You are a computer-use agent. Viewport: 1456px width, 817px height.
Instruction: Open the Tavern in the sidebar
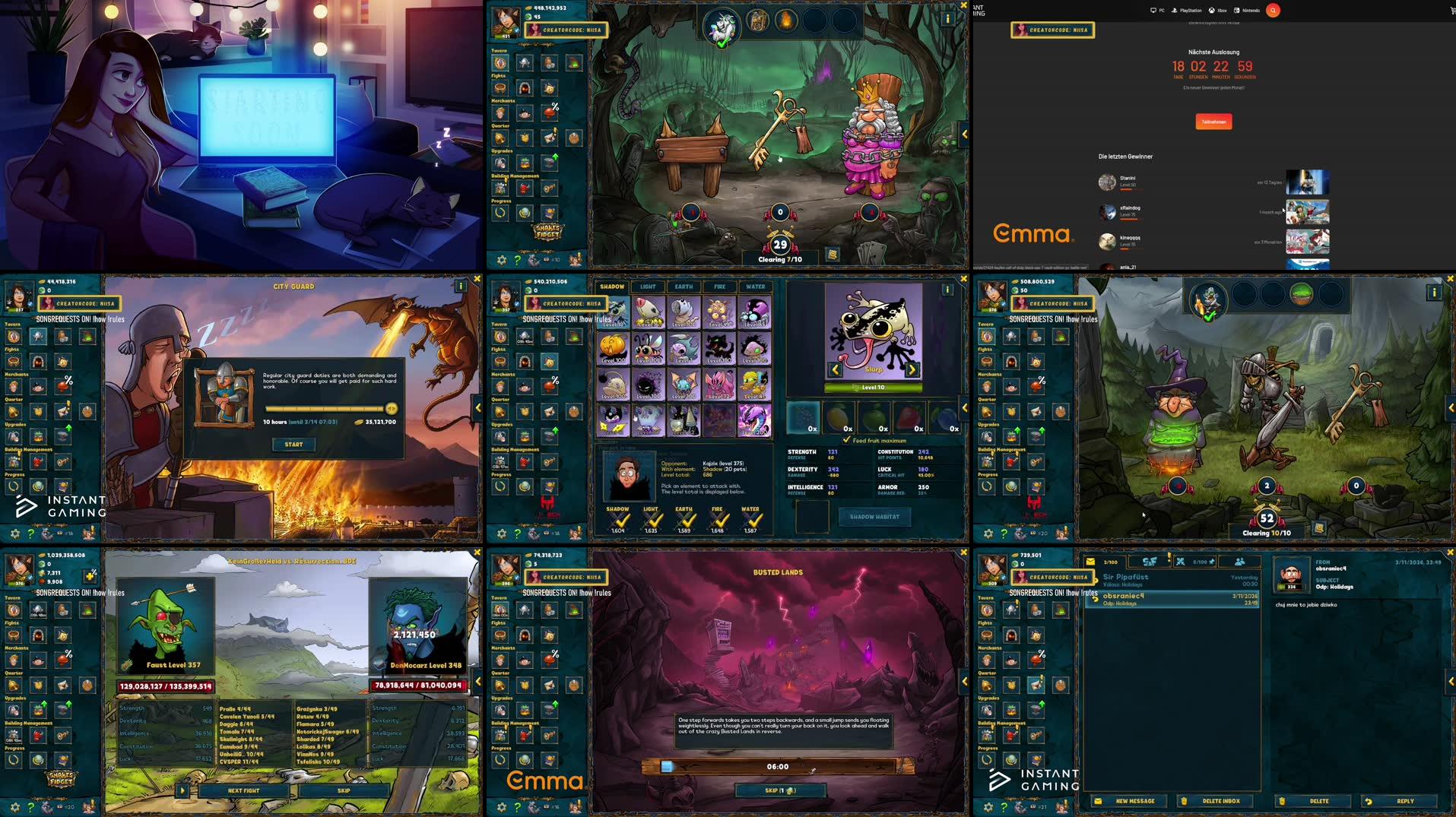pos(500,337)
